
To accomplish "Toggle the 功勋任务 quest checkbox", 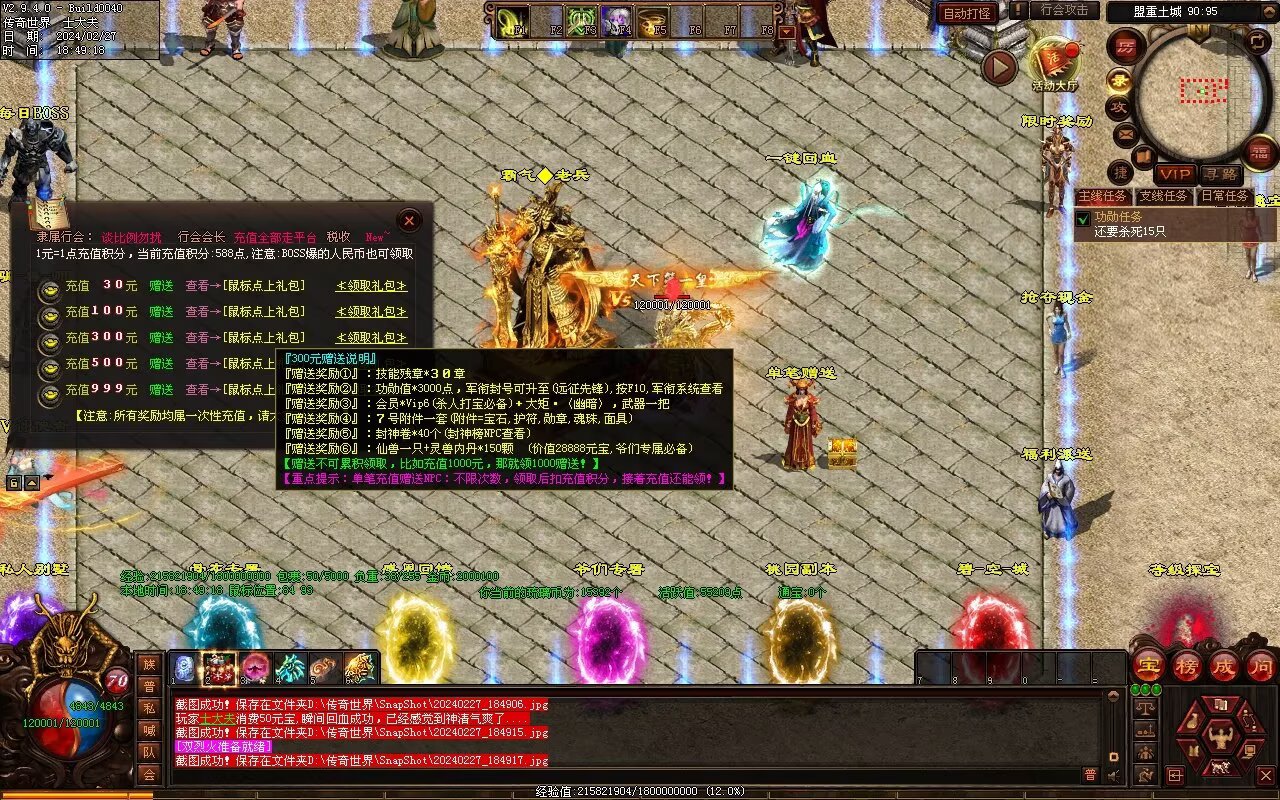I will coord(1083,219).
